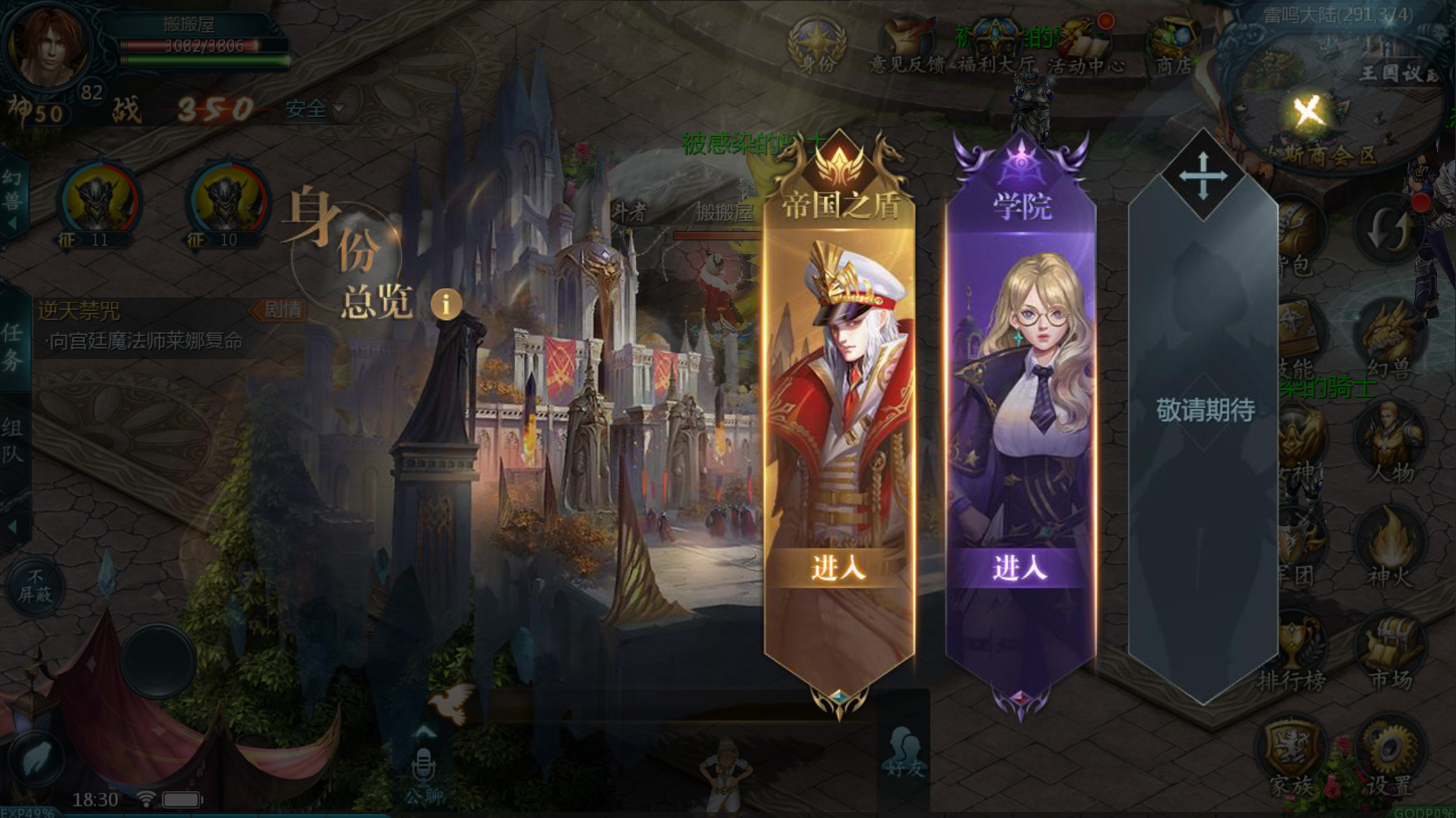Switch to the 任务 quest tab

(13, 346)
